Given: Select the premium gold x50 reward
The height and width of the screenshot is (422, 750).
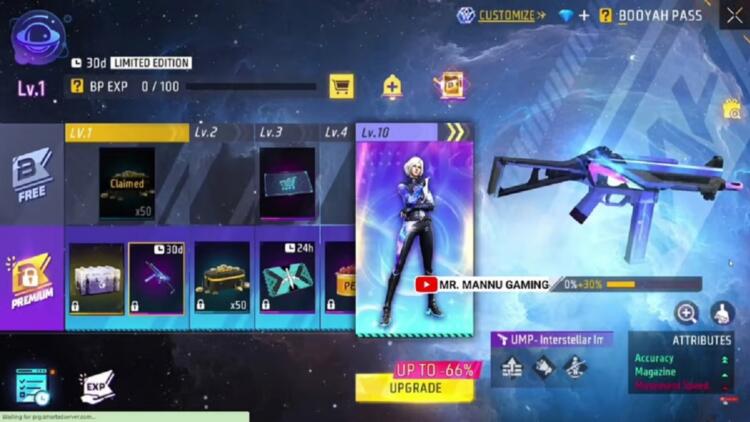Looking at the screenshot, I should 221,278.
